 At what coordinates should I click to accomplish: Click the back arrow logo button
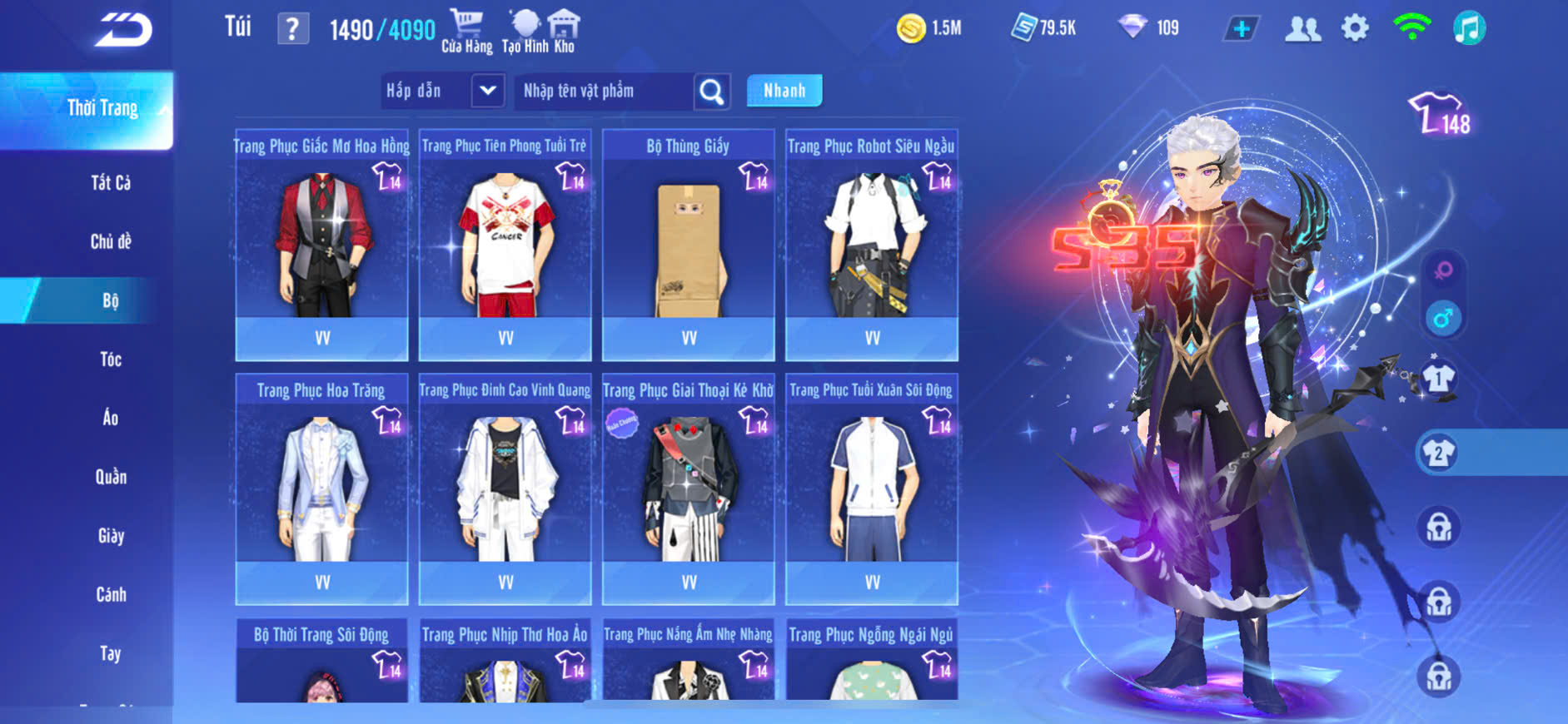coord(122,31)
